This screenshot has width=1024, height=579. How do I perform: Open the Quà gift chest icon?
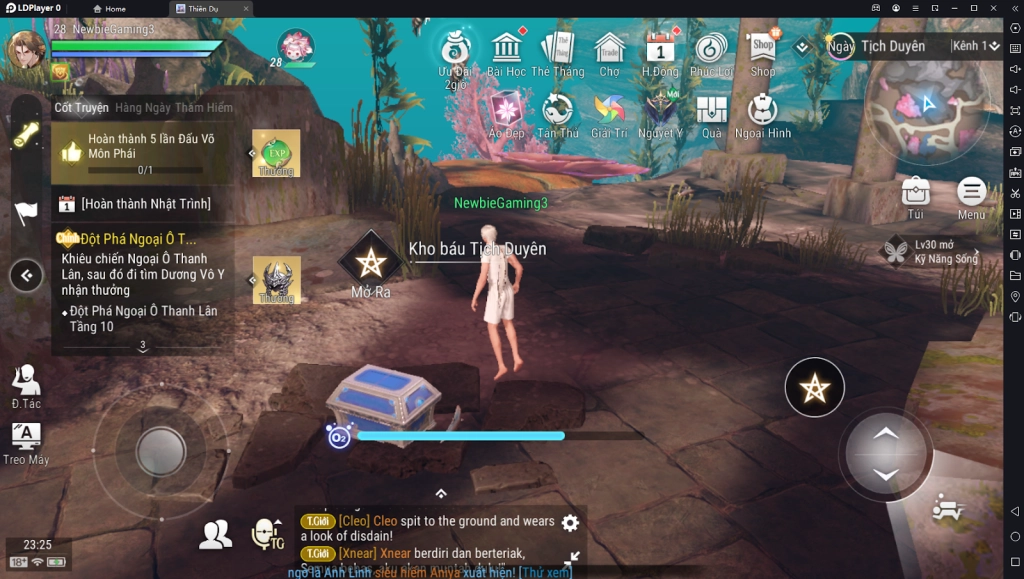(711, 112)
